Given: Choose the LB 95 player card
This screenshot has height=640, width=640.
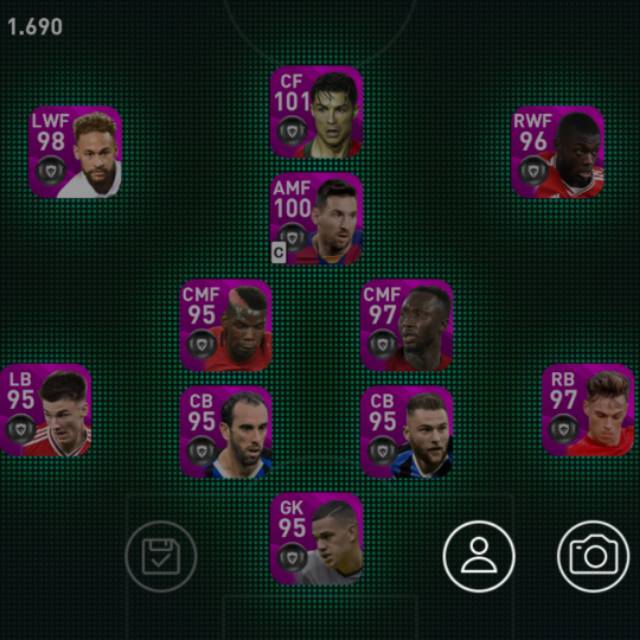Looking at the screenshot, I should pyautogui.click(x=46, y=411).
